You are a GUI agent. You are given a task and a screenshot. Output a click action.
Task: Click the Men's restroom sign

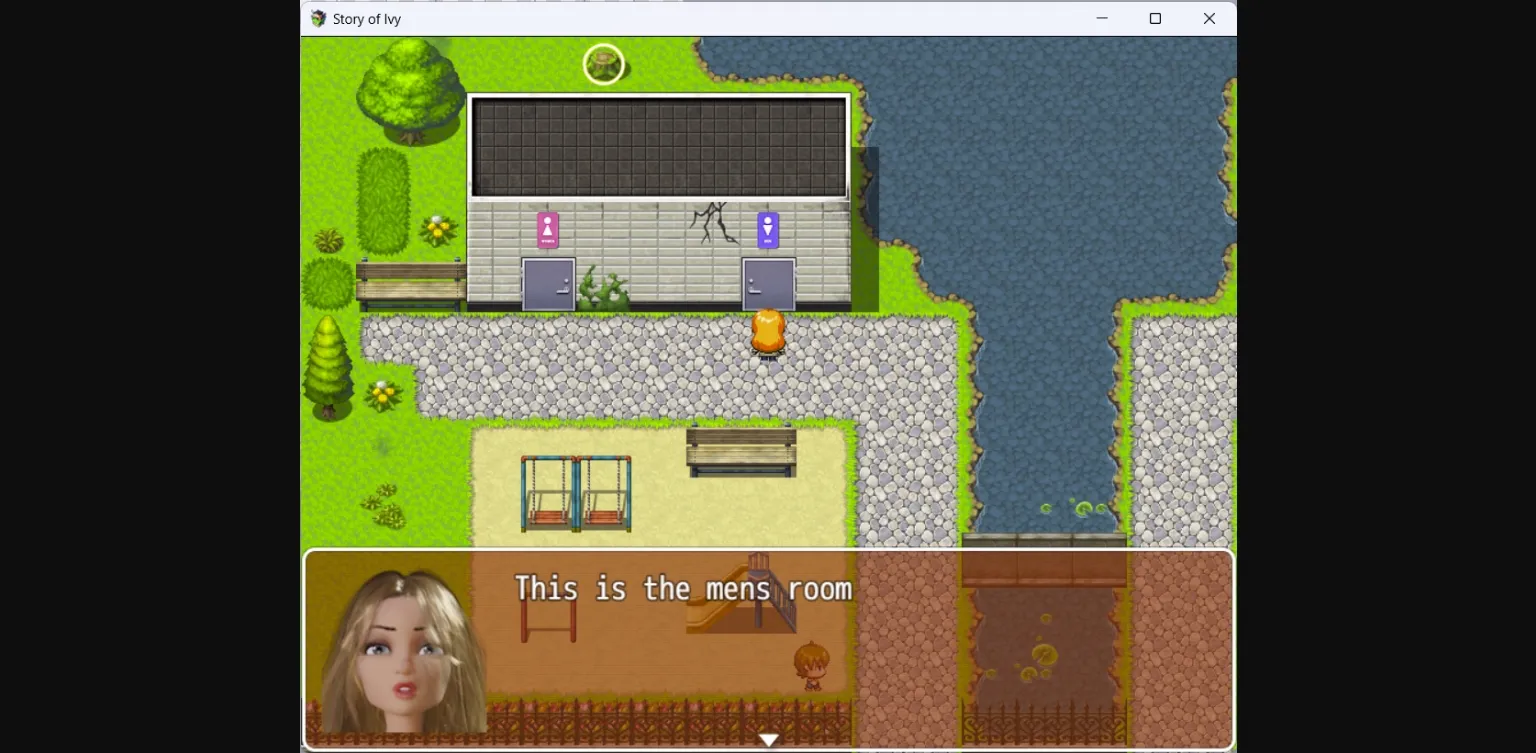click(766, 229)
